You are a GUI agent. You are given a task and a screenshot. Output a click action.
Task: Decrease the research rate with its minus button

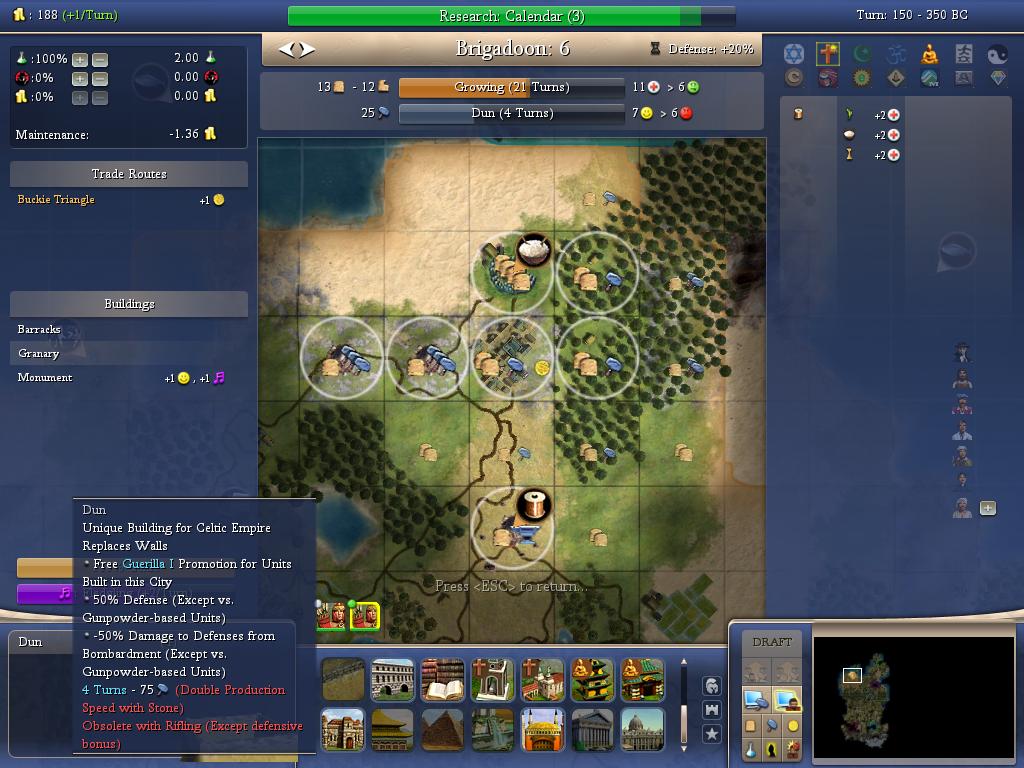click(x=99, y=59)
